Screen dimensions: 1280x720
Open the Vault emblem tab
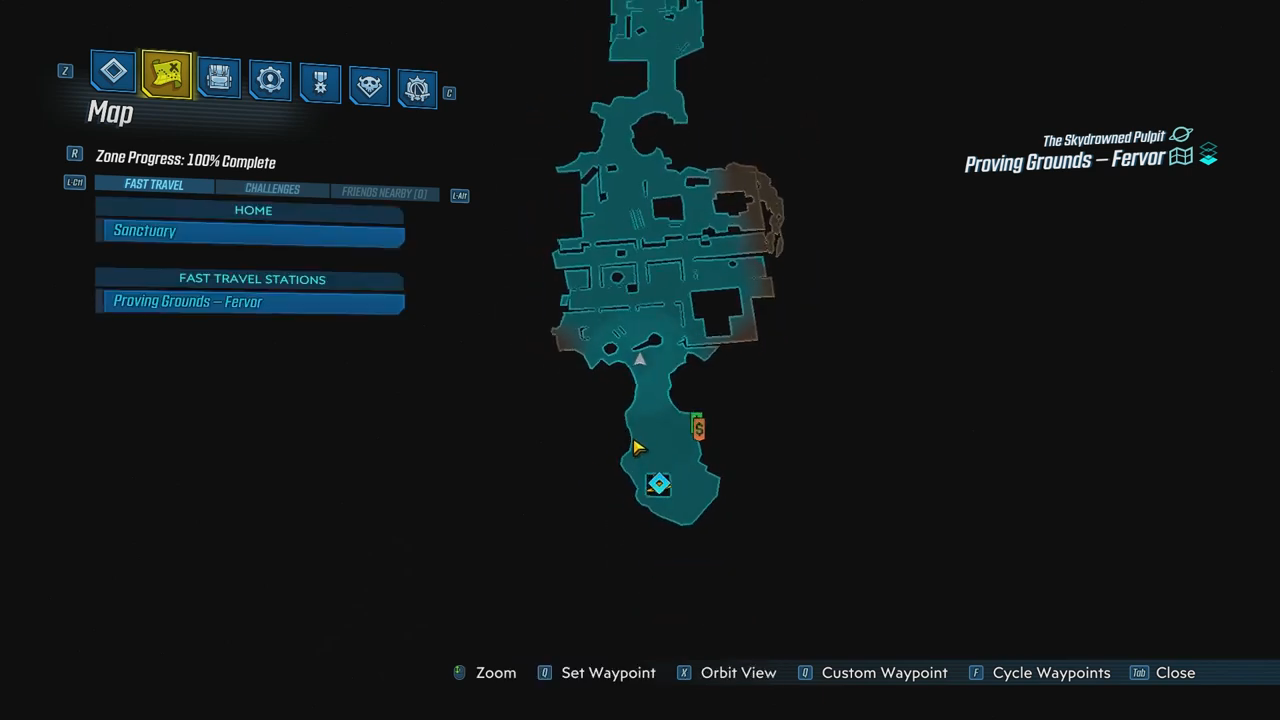[x=417, y=90]
